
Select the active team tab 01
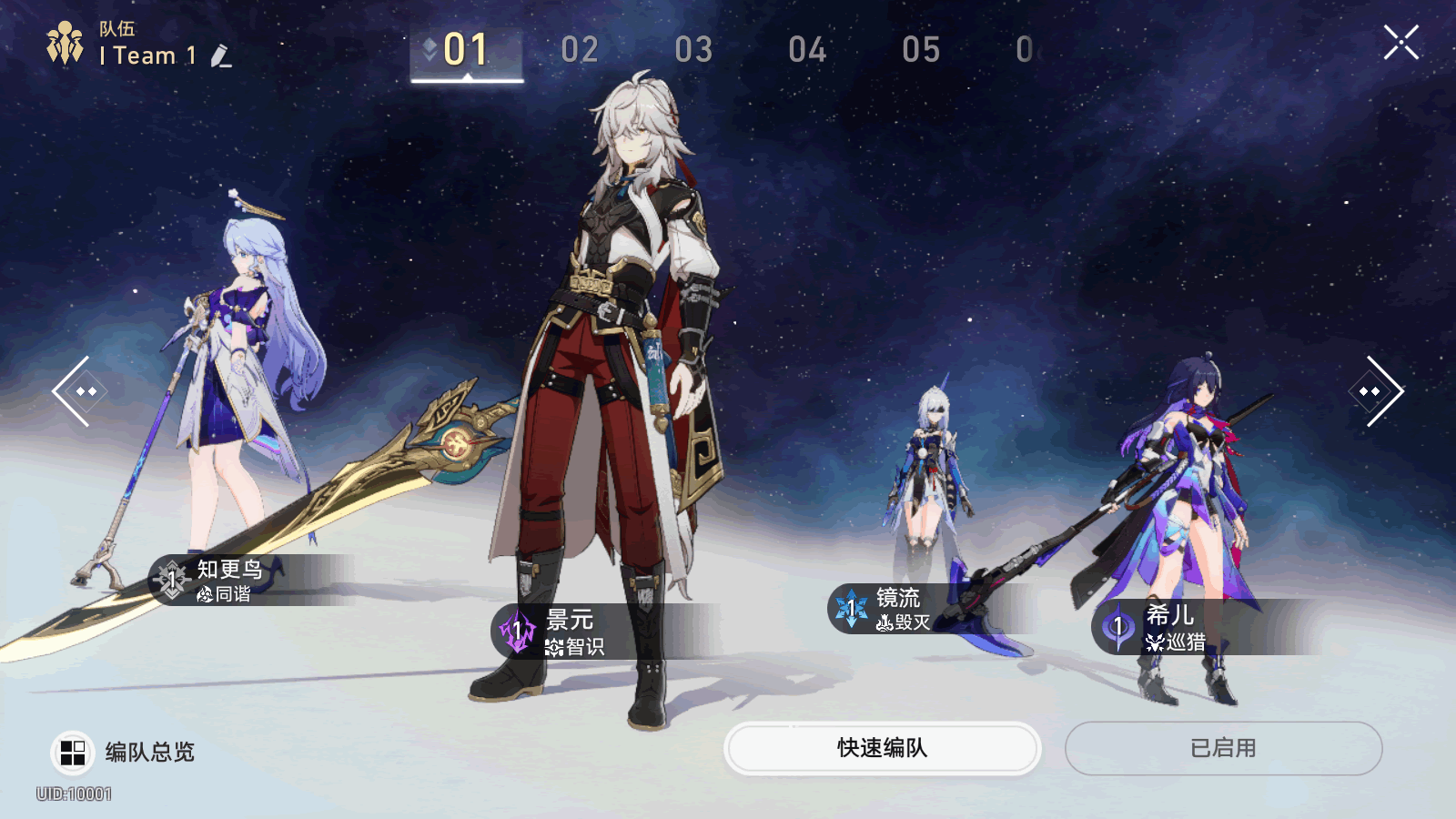(x=466, y=50)
